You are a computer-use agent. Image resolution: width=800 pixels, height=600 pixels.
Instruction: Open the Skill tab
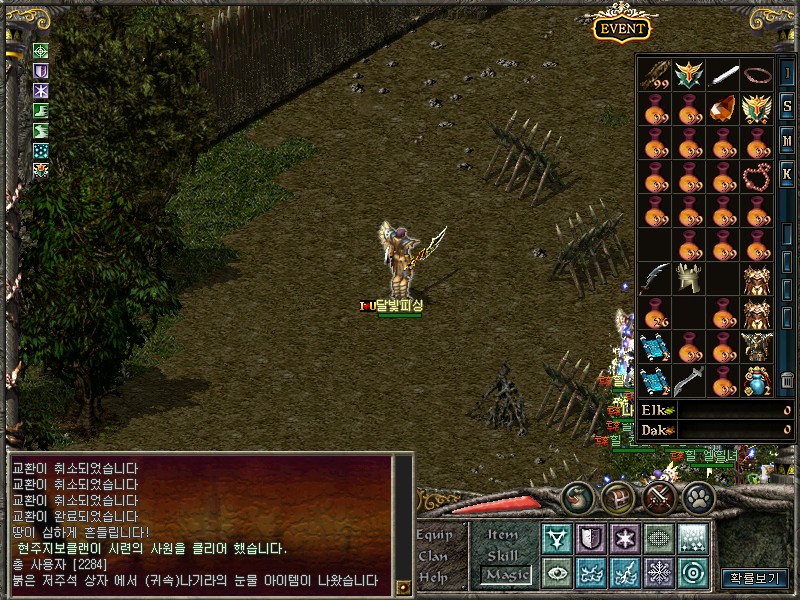point(503,554)
